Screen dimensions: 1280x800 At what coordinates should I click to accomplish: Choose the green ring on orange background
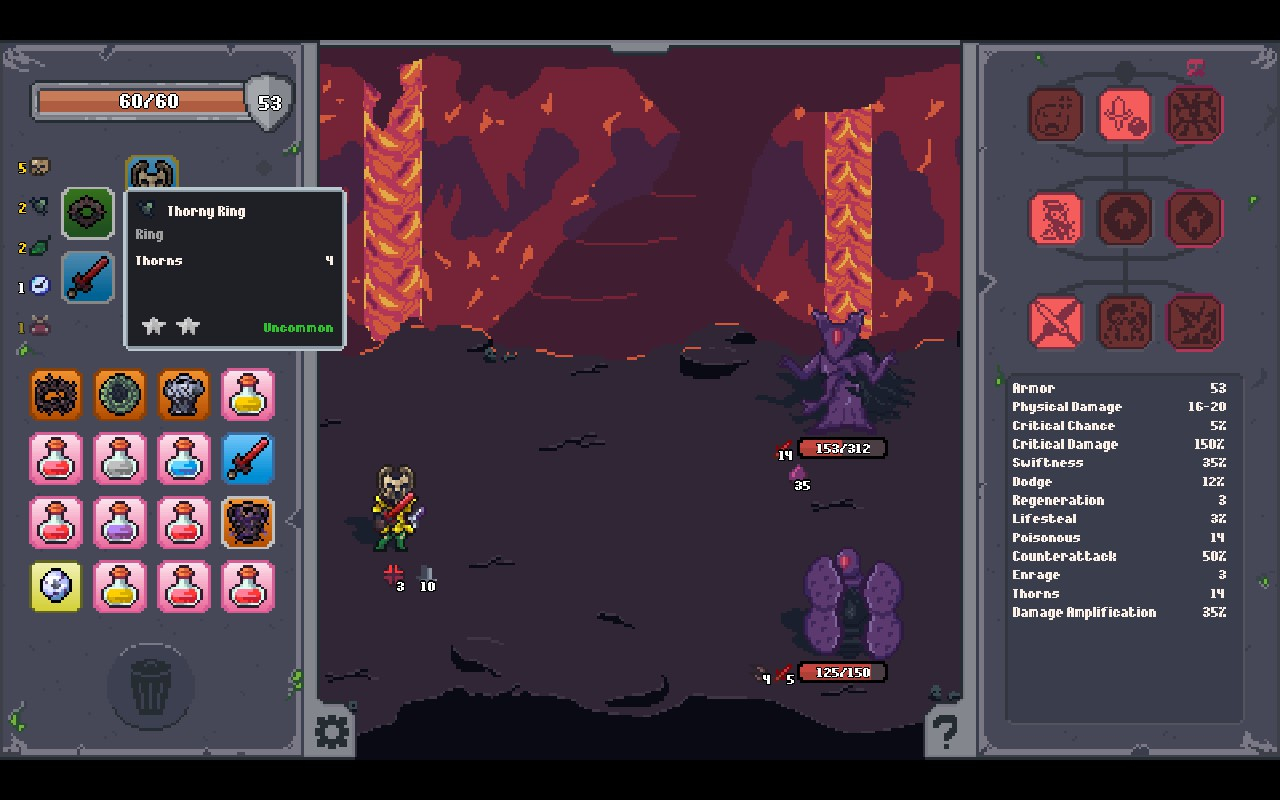[x=120, y=395]
